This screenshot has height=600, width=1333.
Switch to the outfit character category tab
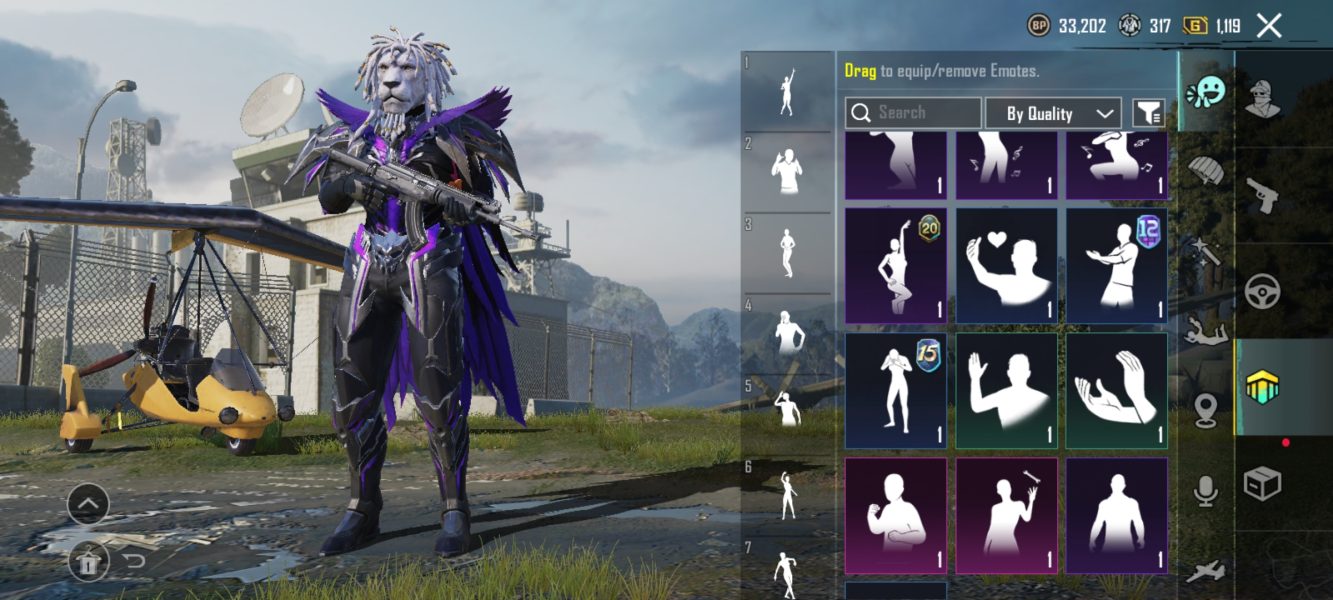tap(1264, 98)
